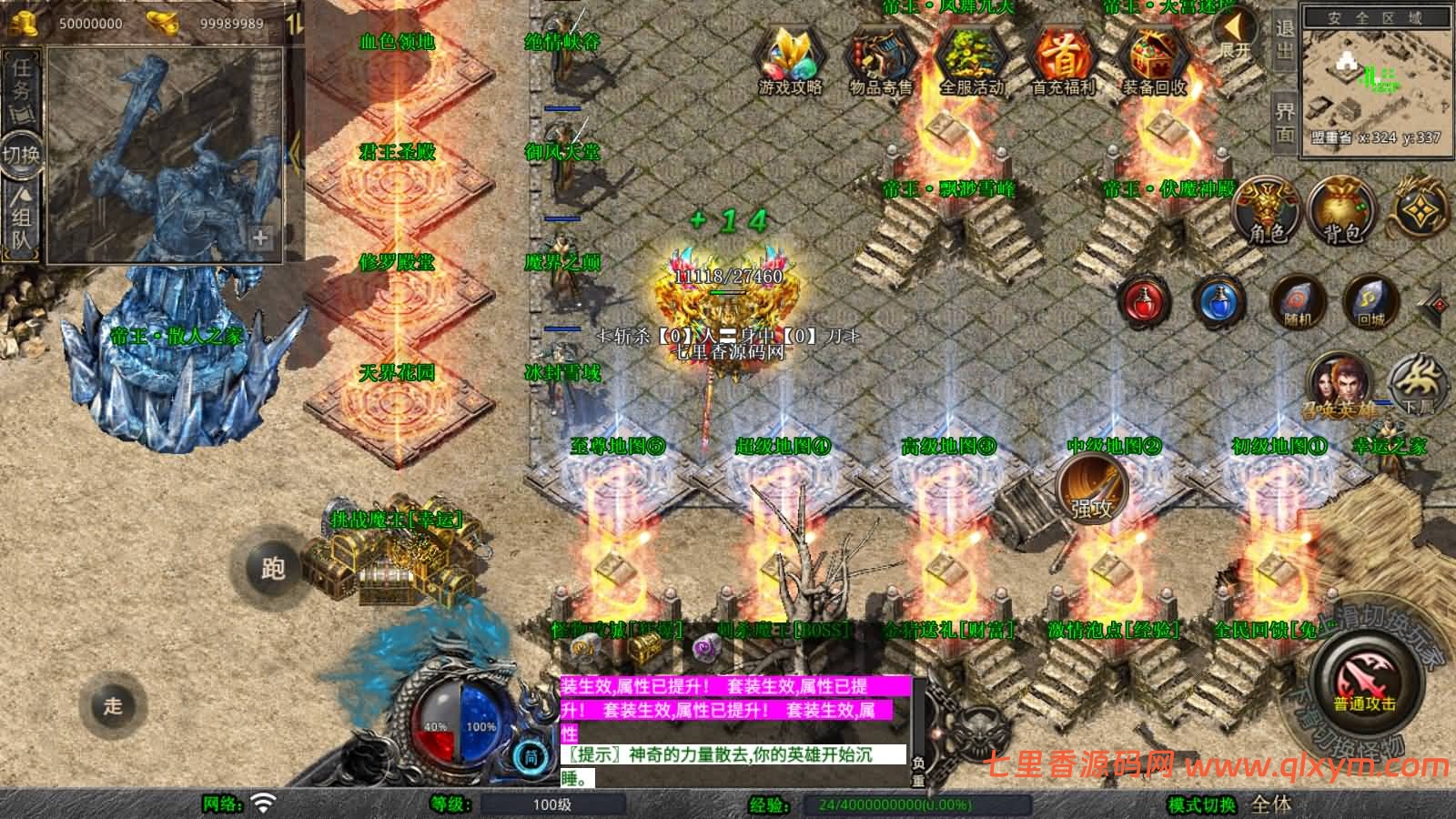
Task: Click the 退出 exit button
Action: click(1285, 38)
